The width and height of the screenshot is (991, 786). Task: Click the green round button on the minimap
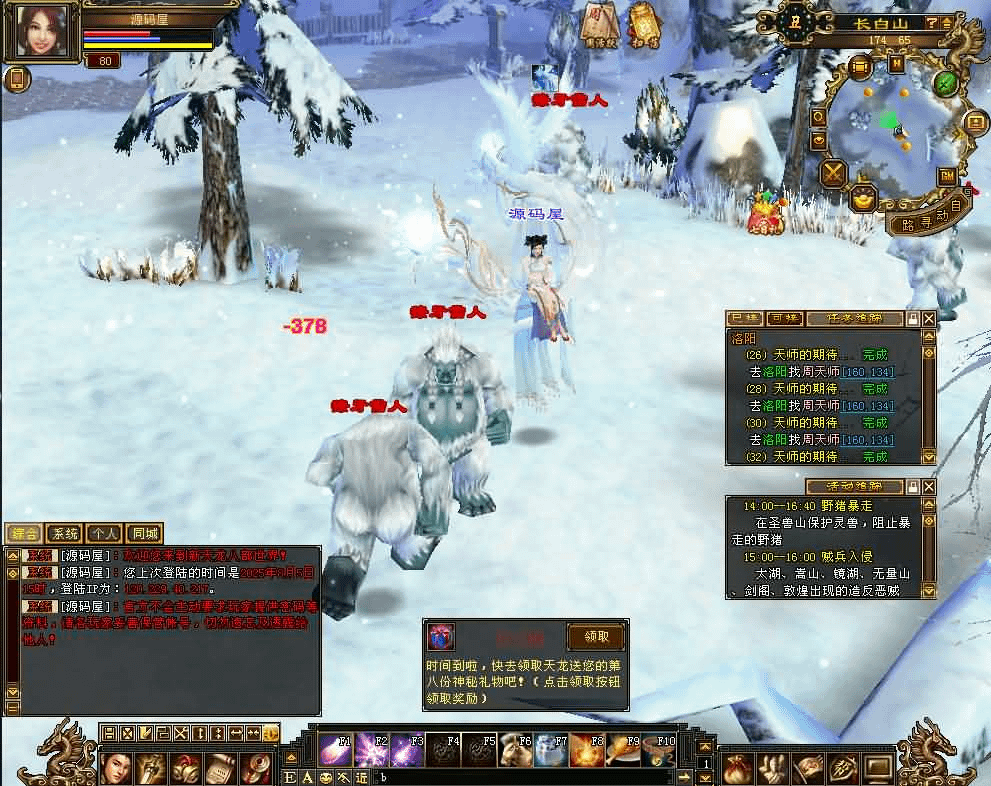tap(945, 83)
